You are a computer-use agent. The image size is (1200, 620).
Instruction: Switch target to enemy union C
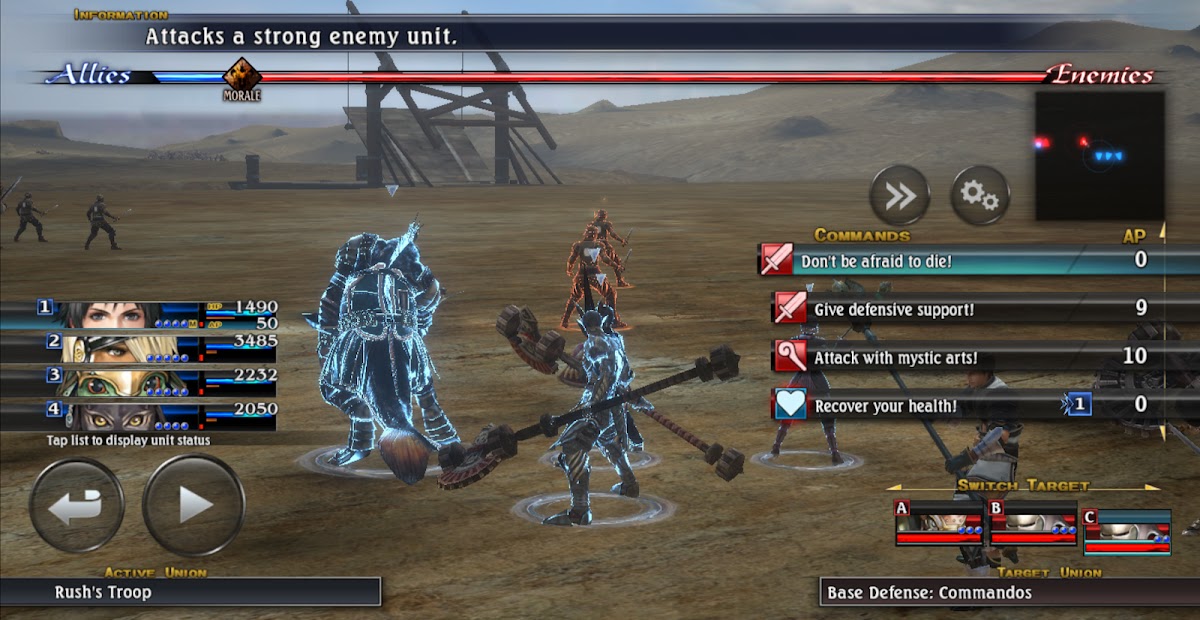[x=1126, y=531]
